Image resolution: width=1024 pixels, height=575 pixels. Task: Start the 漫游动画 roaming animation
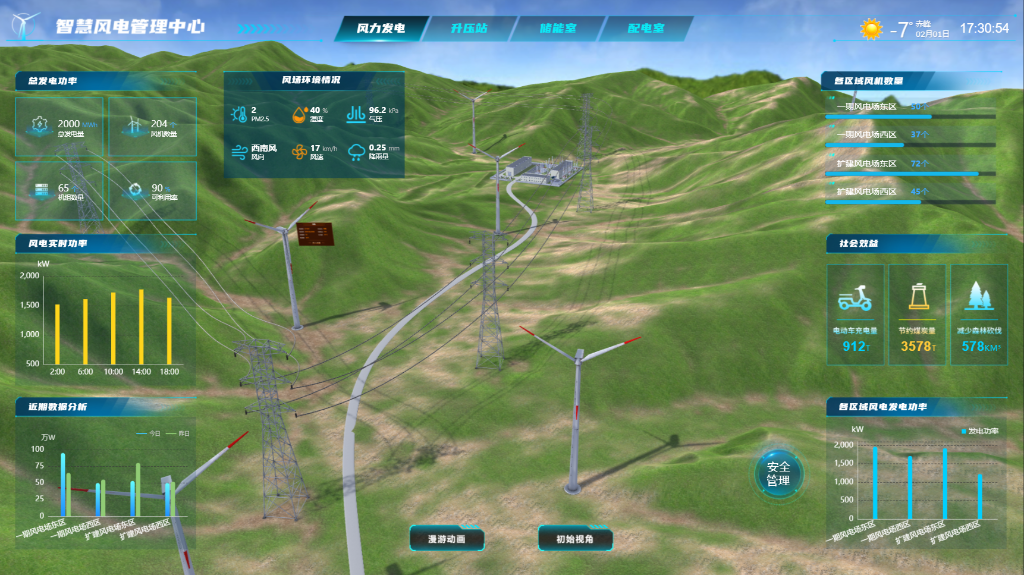point(447,539)
